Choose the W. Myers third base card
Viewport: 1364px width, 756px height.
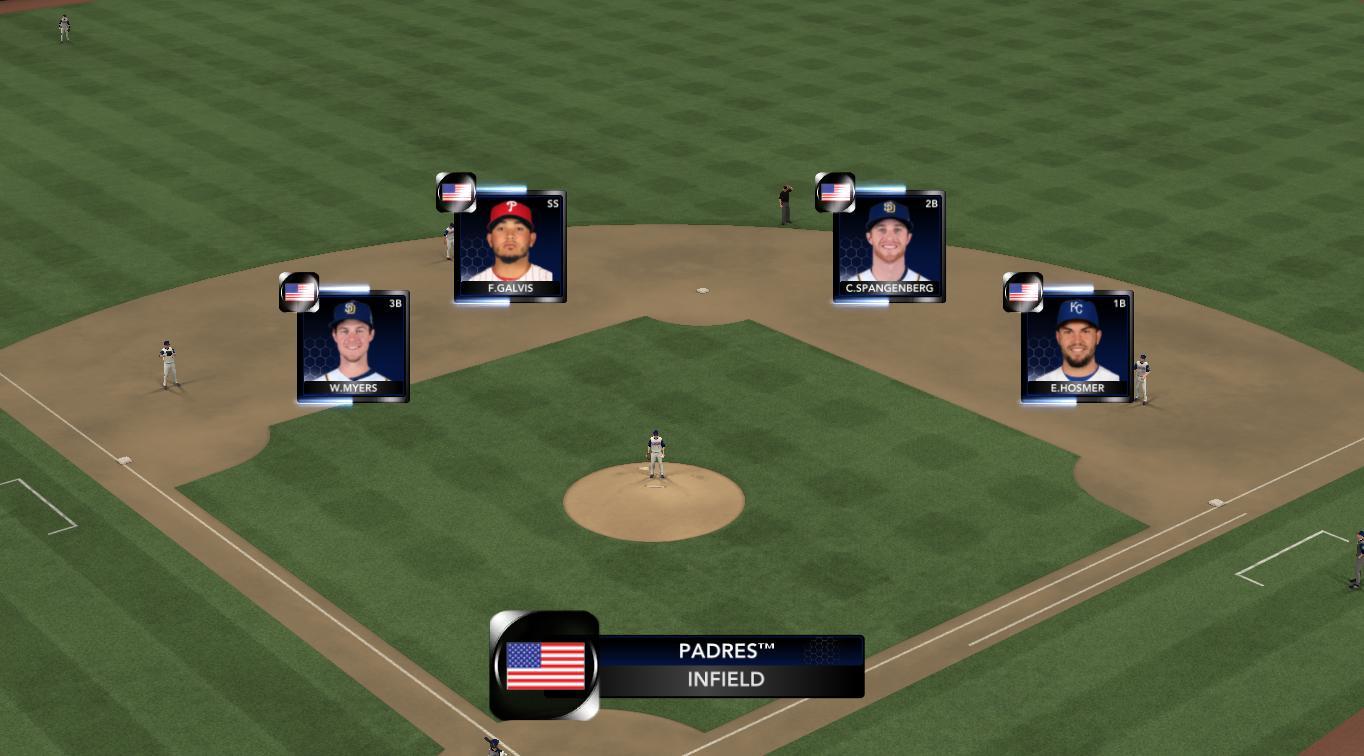point(353,346)
